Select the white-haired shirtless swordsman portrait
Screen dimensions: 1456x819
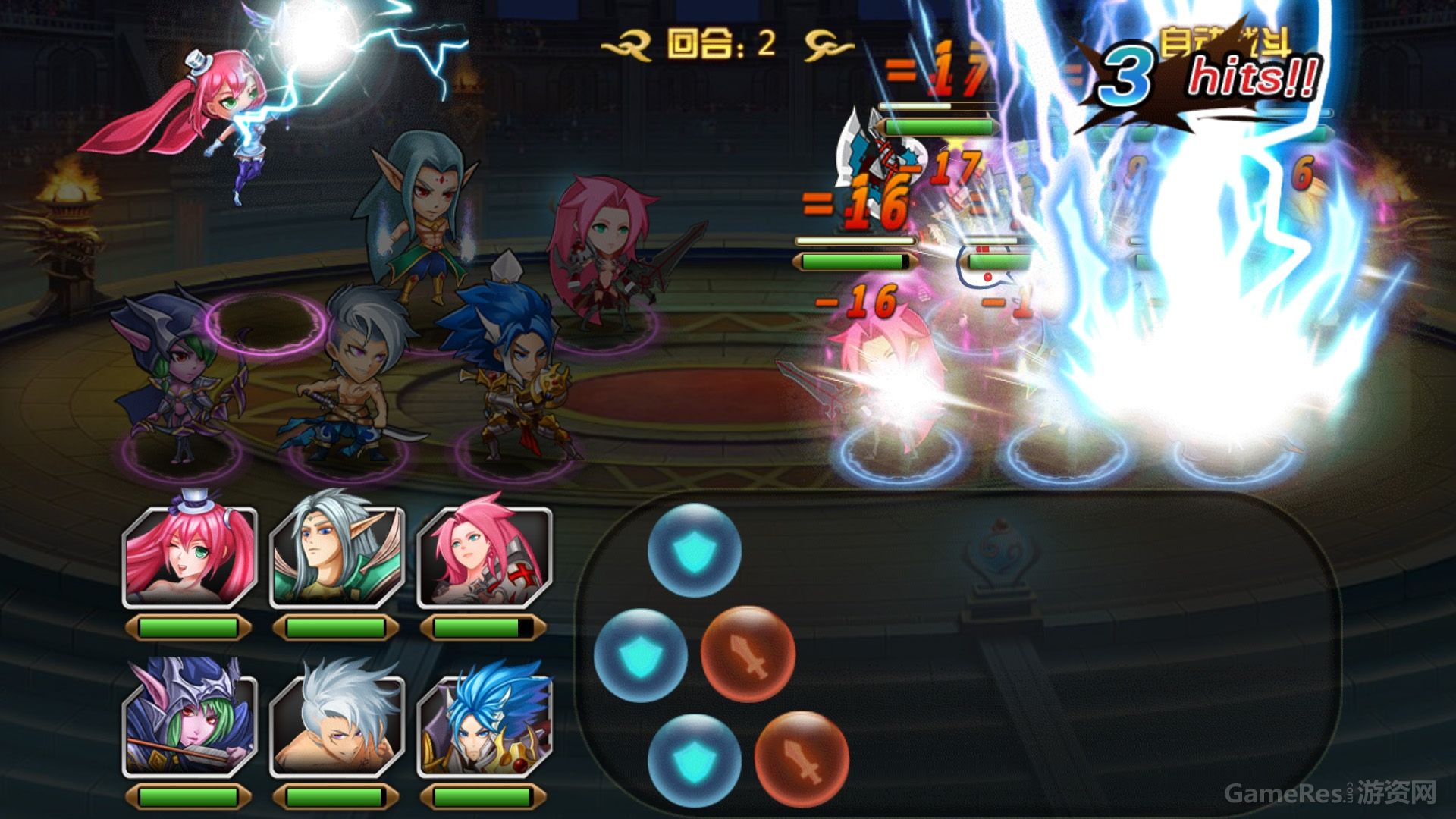point(337,724)
